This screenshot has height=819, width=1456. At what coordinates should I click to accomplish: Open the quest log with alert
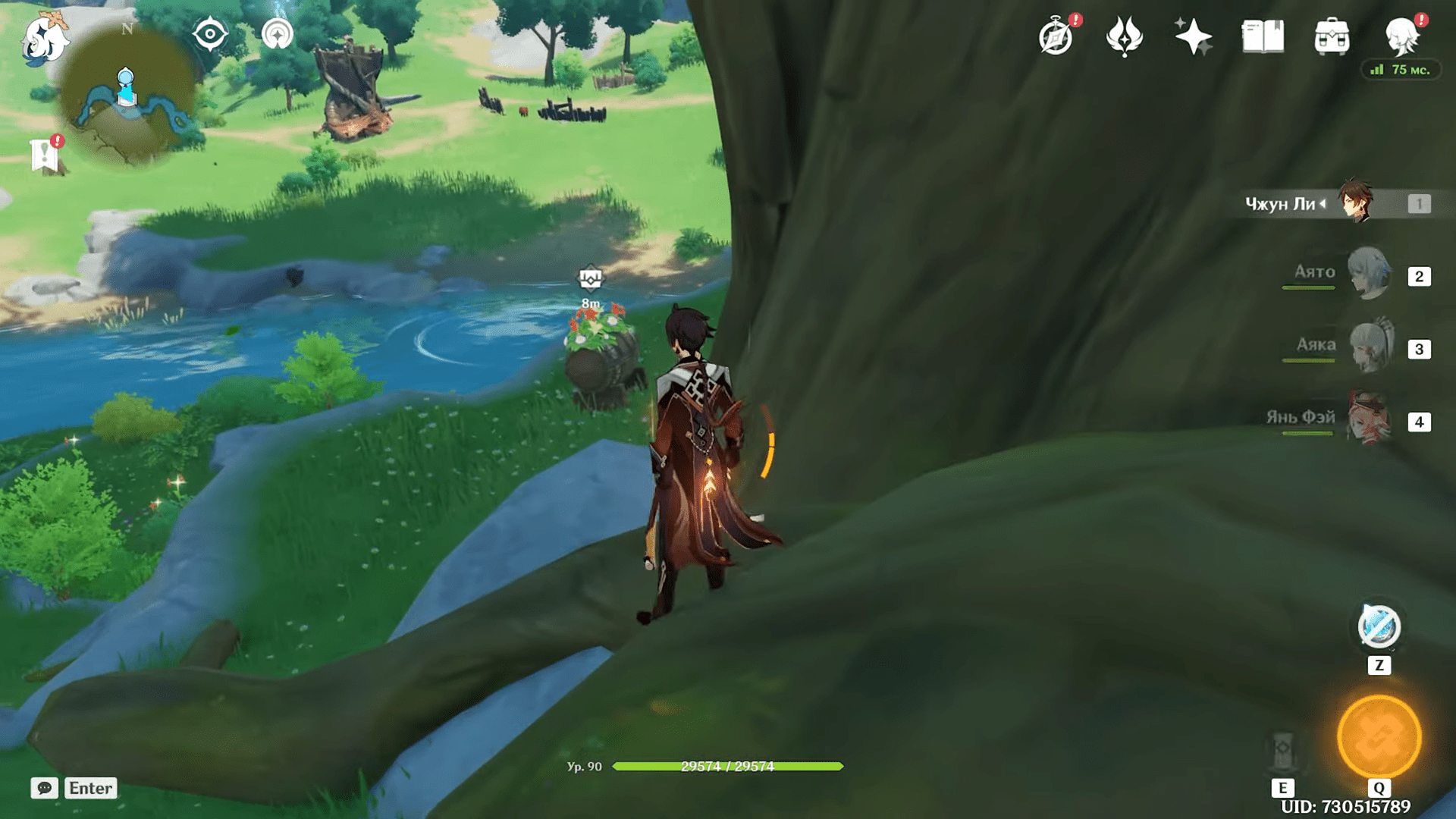(x=45, y=155)
